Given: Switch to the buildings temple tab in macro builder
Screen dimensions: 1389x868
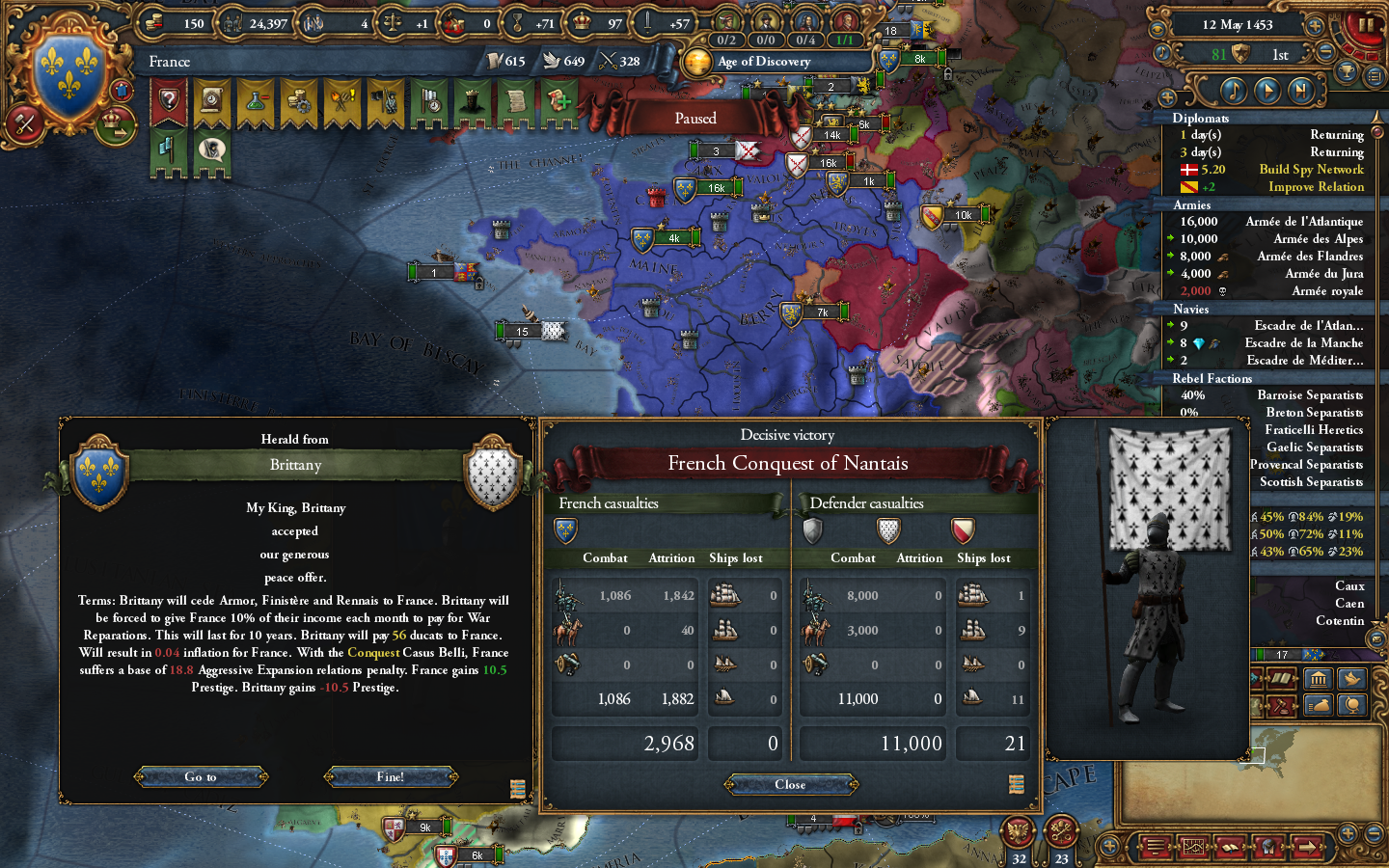Looking at the screenshot, I should click(1319, 679).
